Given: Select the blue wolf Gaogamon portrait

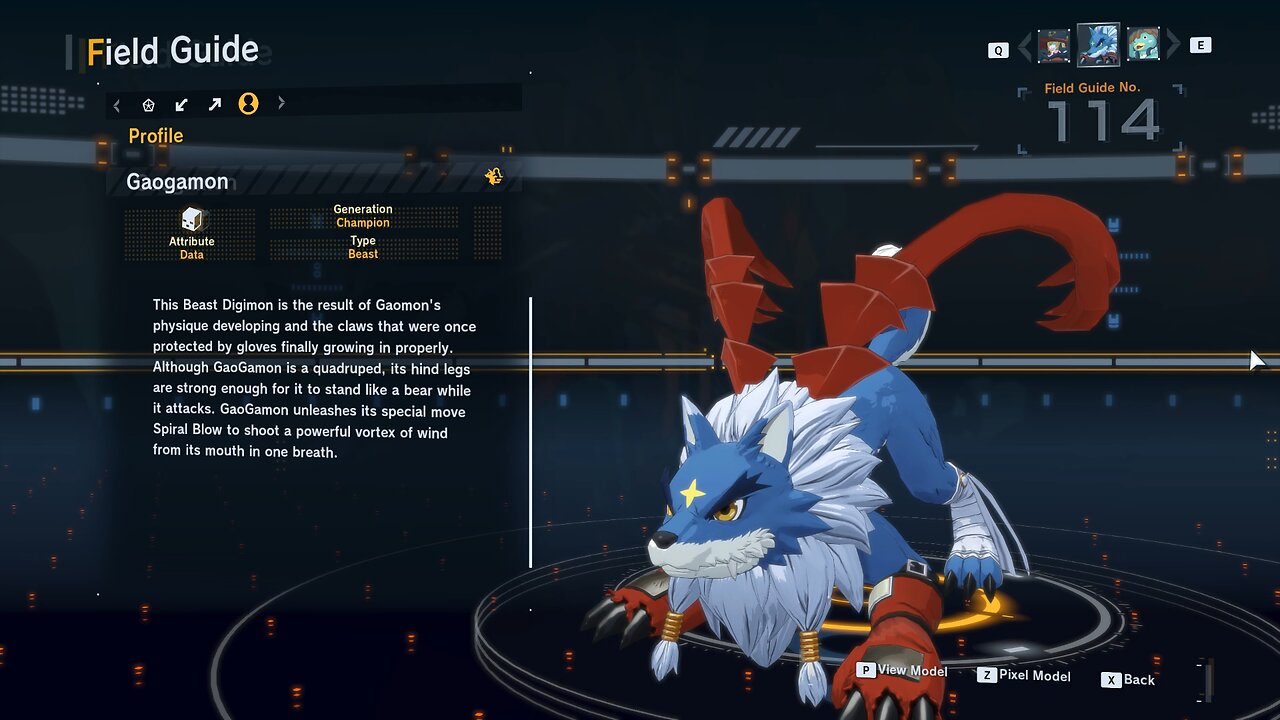Looking at the screenshot, I should pos(1098,45).
